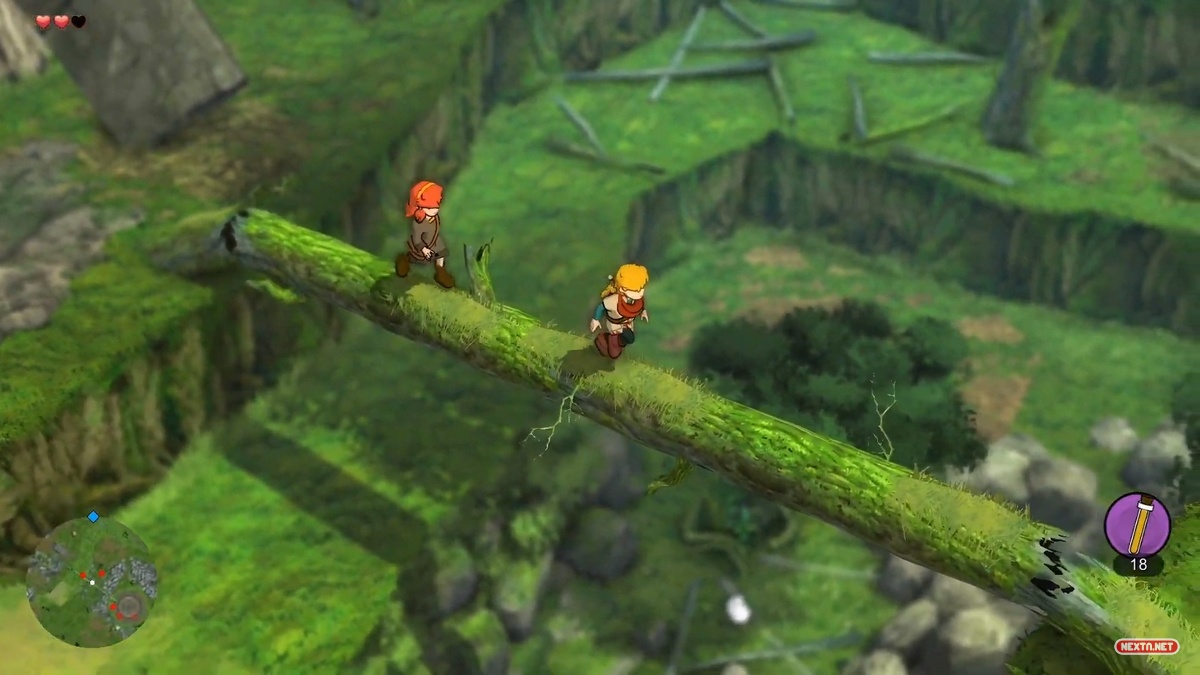Select the equipped stick weapon icon

[x=1137, y=525]
